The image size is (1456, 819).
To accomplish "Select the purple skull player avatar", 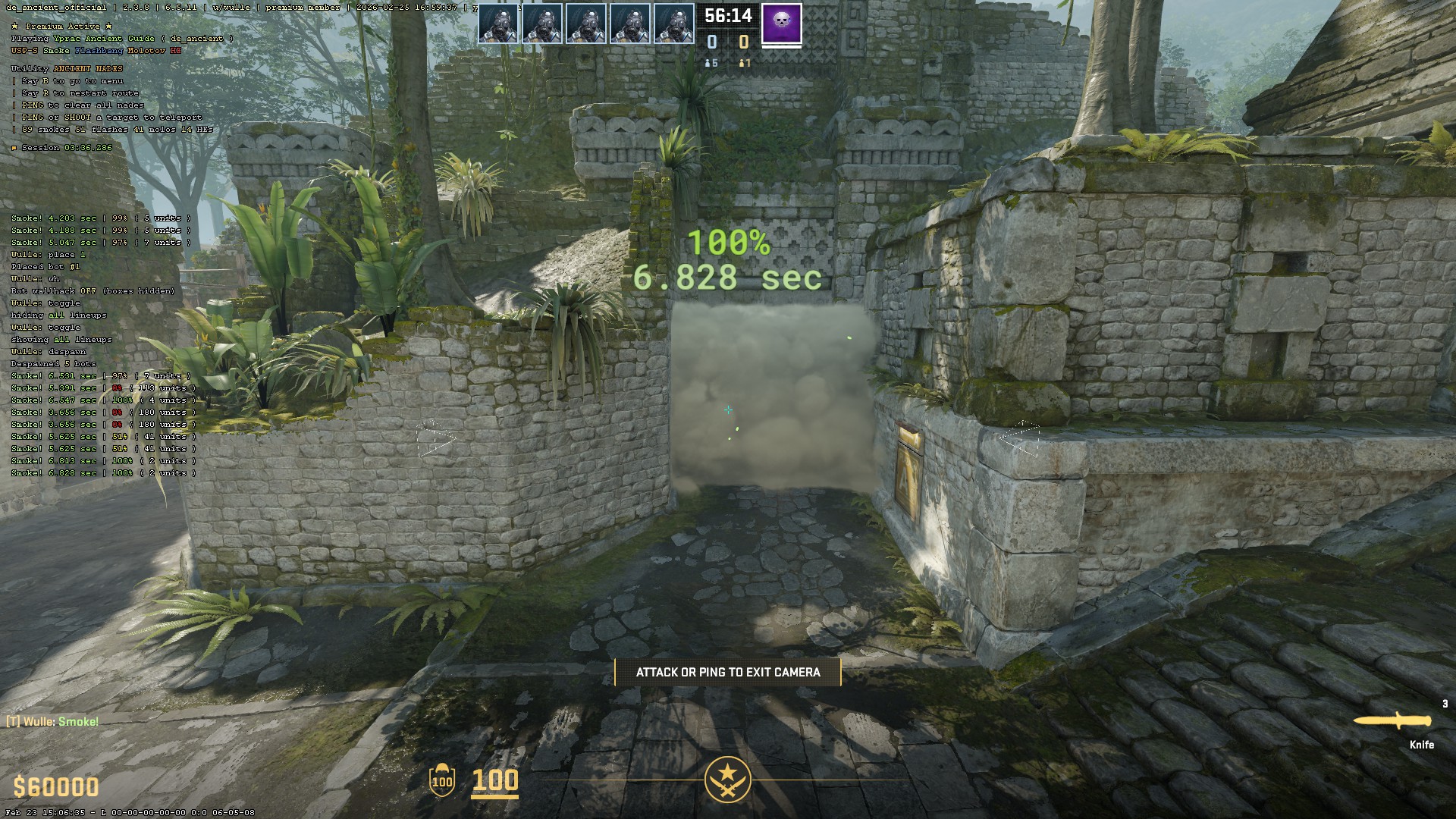I will pos(781,23).
